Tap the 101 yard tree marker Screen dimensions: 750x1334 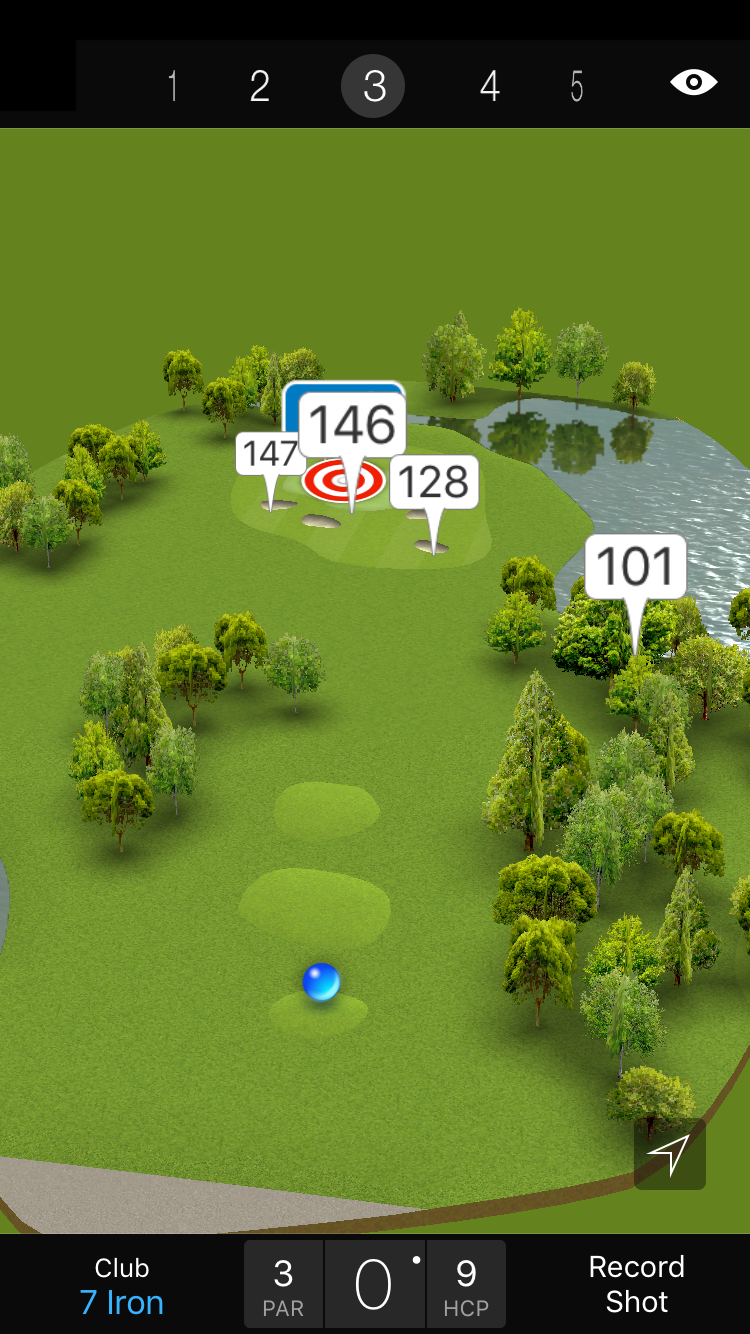click(635, 568)
